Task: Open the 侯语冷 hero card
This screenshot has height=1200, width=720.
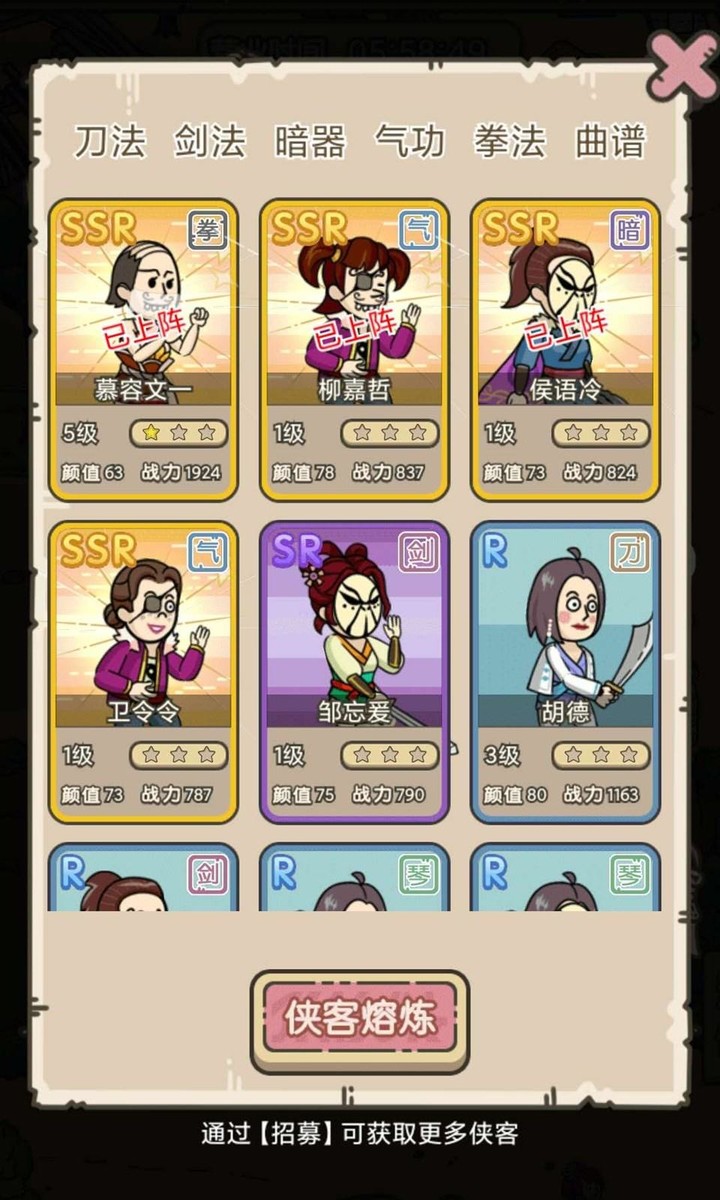Action: pos(565,349)
